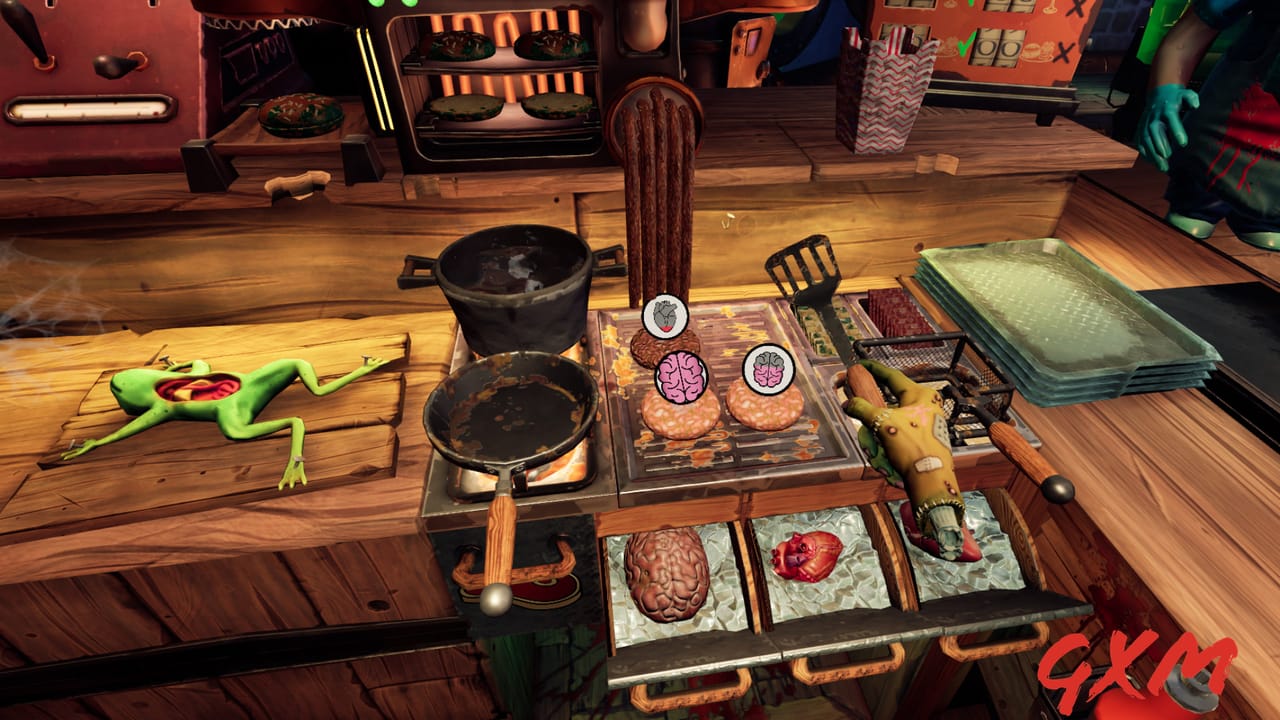Toggle the upper green check on the menu board

pos(971,5)
